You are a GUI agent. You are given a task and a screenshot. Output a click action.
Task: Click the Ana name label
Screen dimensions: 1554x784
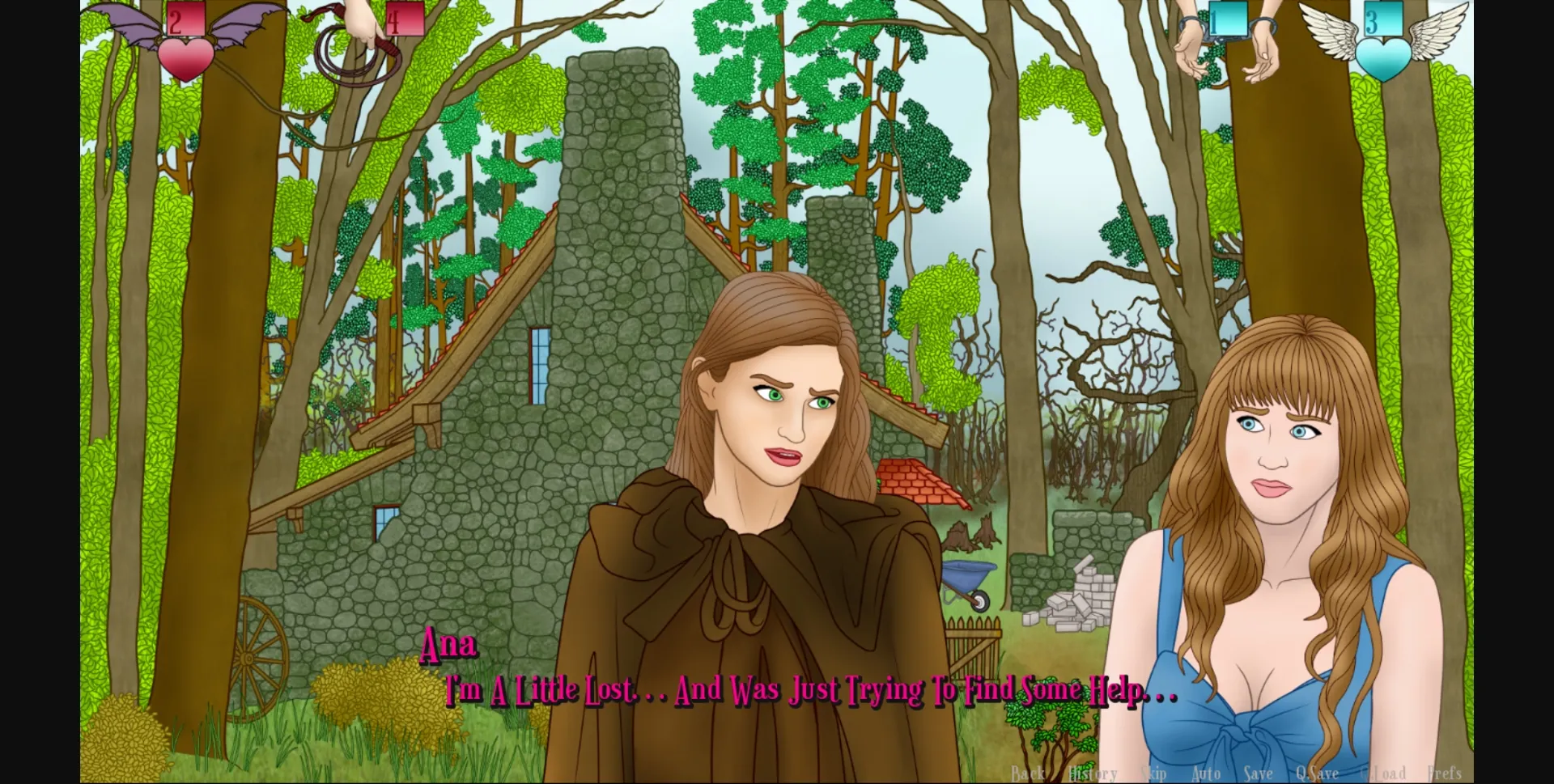[x=450, y=646]
